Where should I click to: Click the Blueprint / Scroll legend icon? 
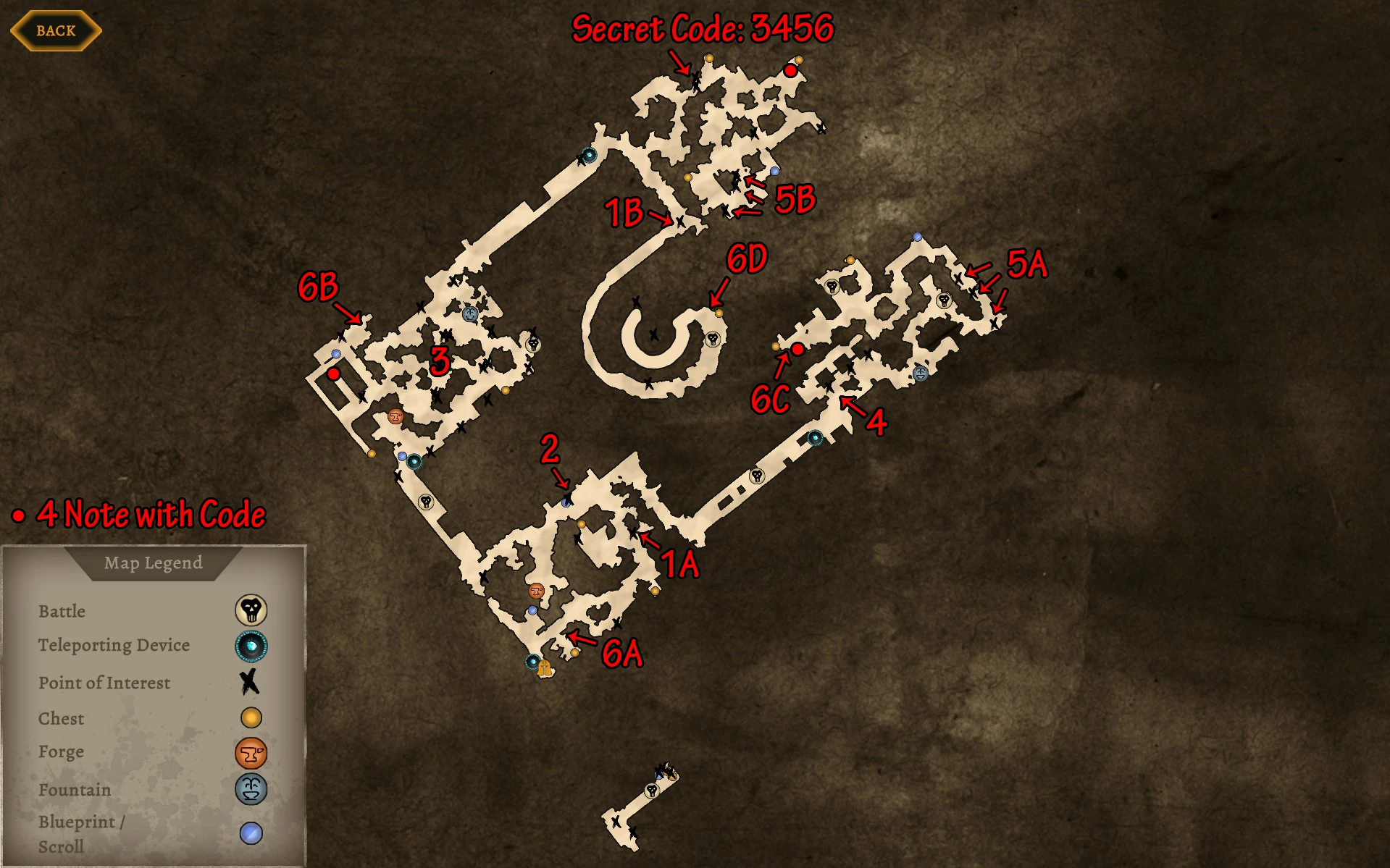coord(250,833)
